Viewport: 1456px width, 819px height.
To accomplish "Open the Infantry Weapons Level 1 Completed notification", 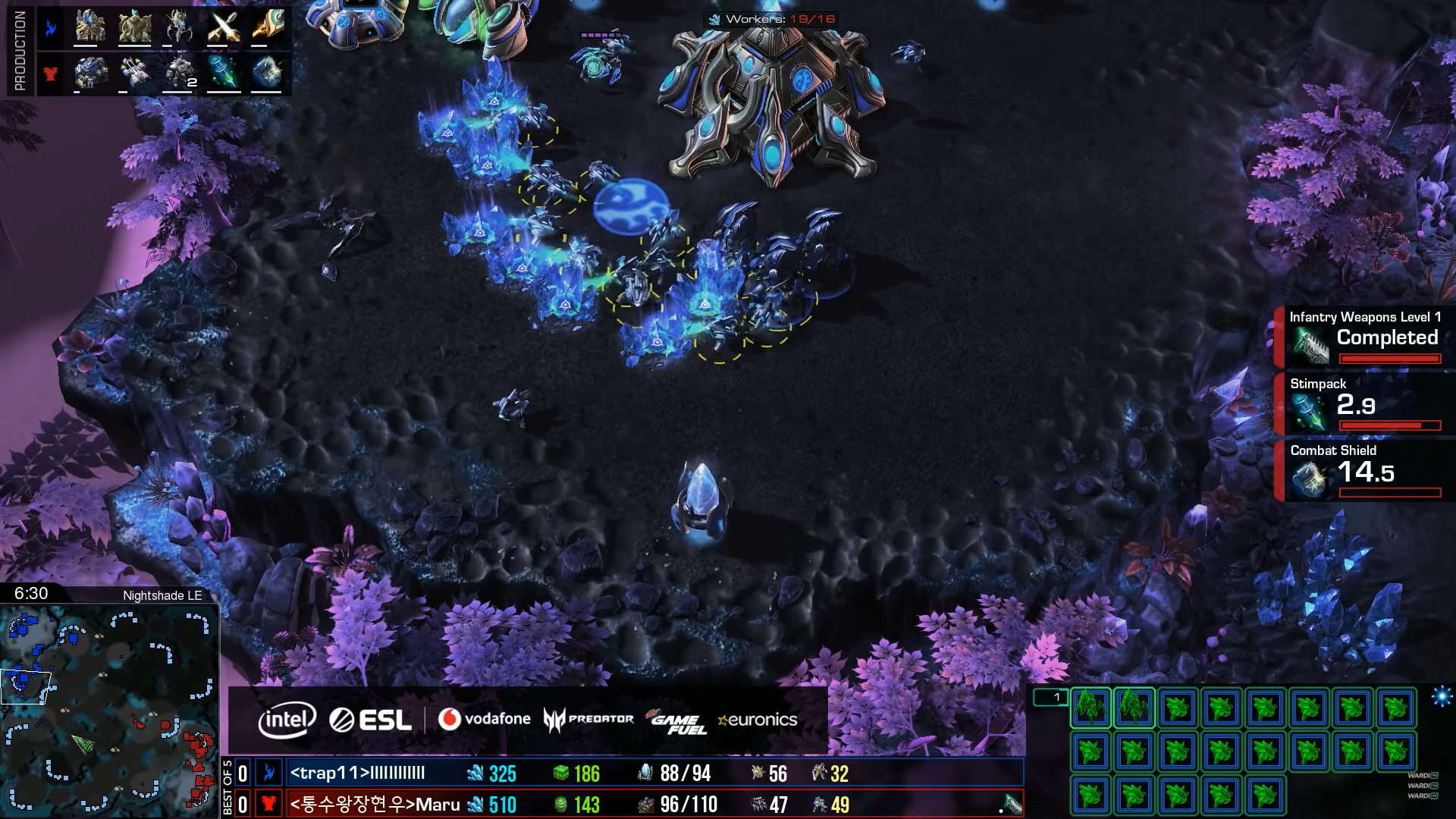I will (x=1365, y=337).
